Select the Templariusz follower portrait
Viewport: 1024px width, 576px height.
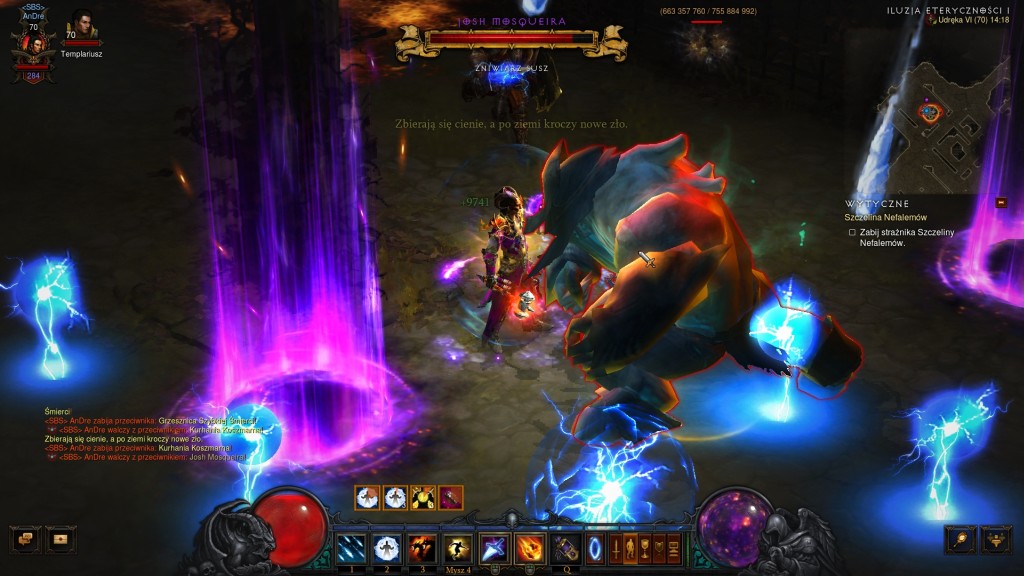79,24
